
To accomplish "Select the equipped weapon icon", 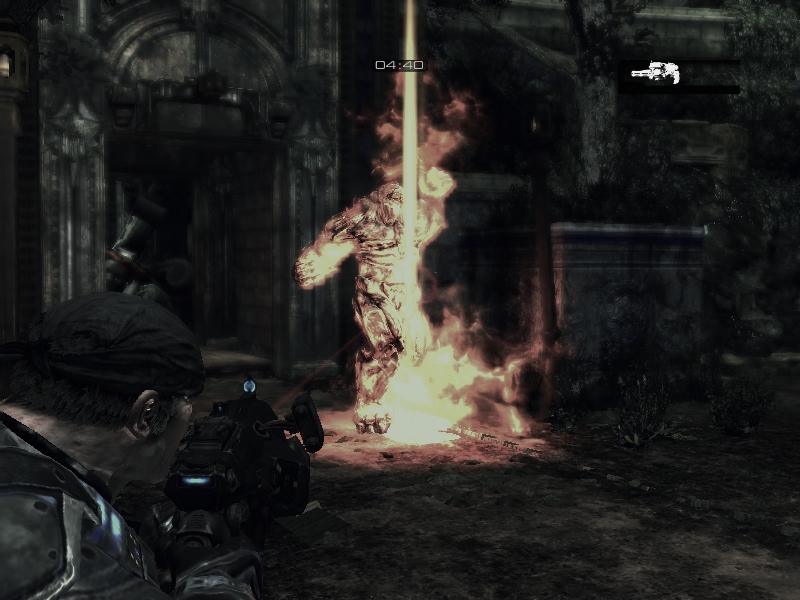I will tap(656, 73).
